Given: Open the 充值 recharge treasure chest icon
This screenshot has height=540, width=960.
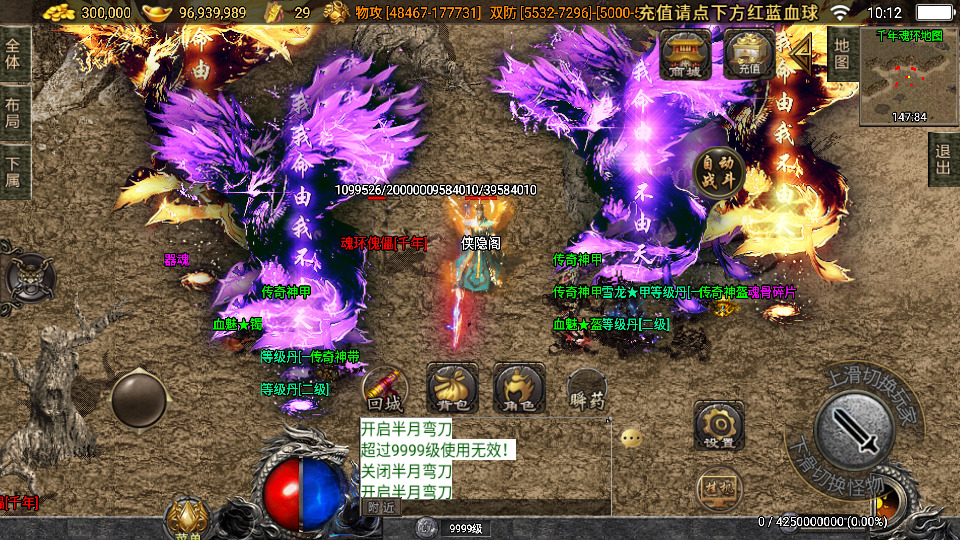Looking at the screenshot, I should pyautogui.click(x=750, y=54).
